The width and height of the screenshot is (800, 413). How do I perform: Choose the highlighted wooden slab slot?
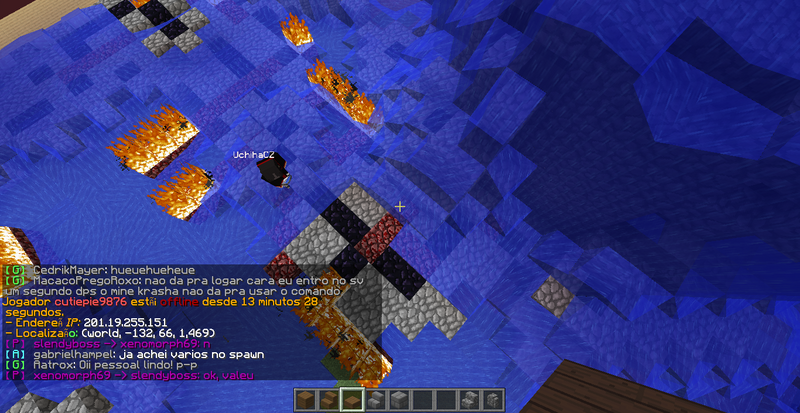[x=351, y=400]
